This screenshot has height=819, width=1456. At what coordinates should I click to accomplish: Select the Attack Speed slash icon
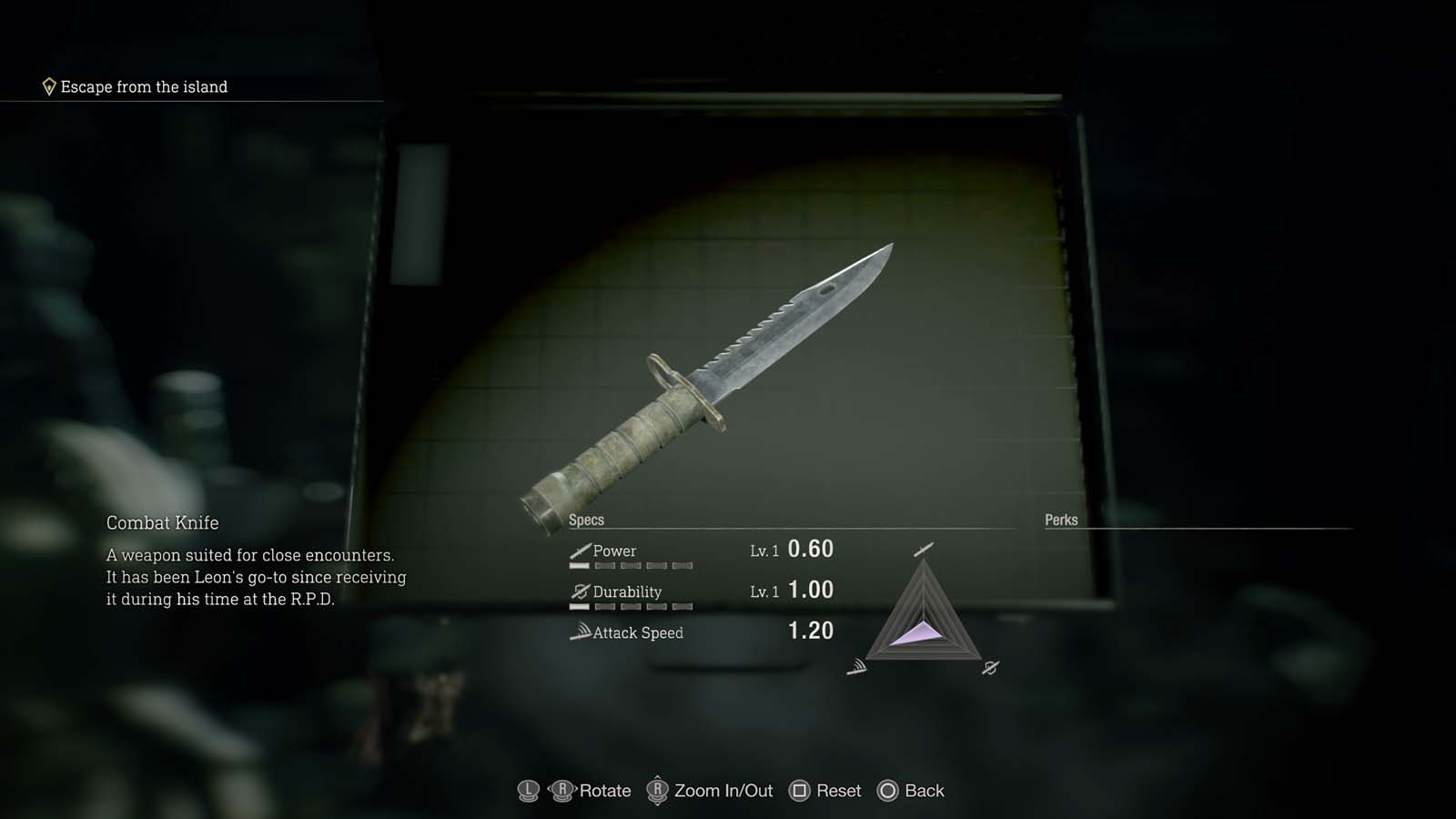click(x=581, y=632)
